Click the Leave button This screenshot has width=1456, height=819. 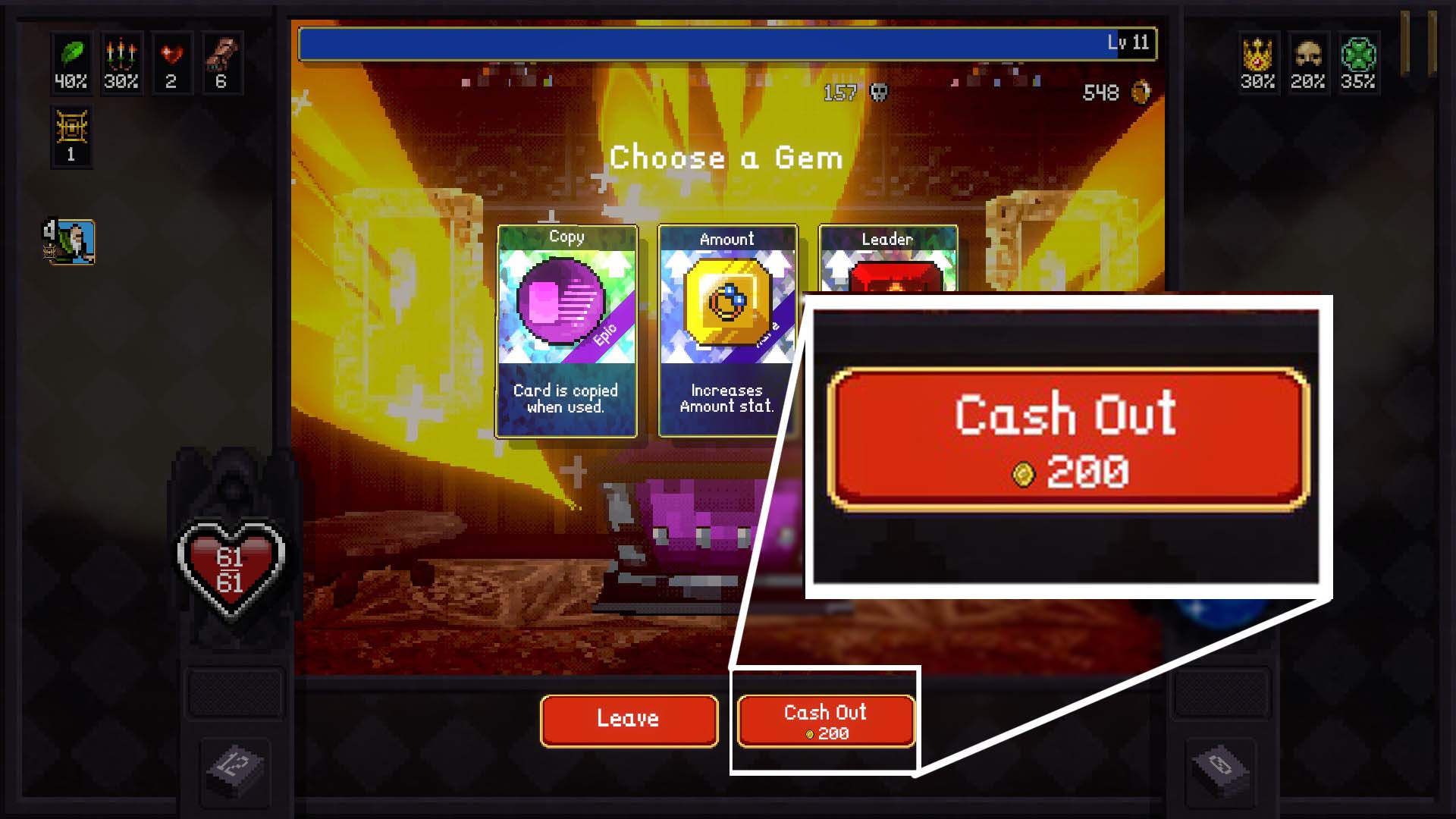pyautogui.click(x=628, y=720)
